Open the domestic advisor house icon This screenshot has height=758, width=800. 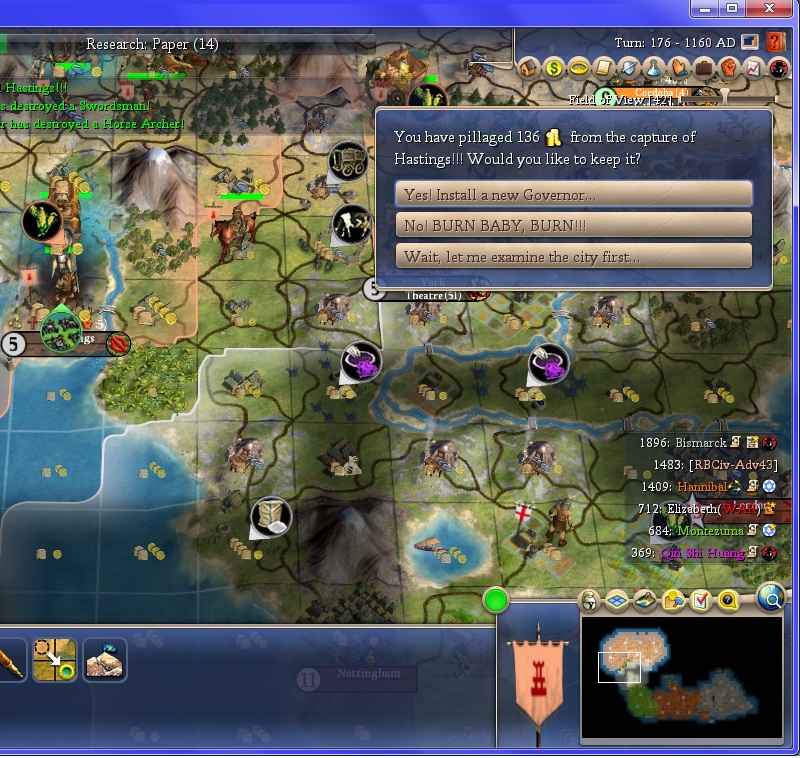click(x=529, y=68)
